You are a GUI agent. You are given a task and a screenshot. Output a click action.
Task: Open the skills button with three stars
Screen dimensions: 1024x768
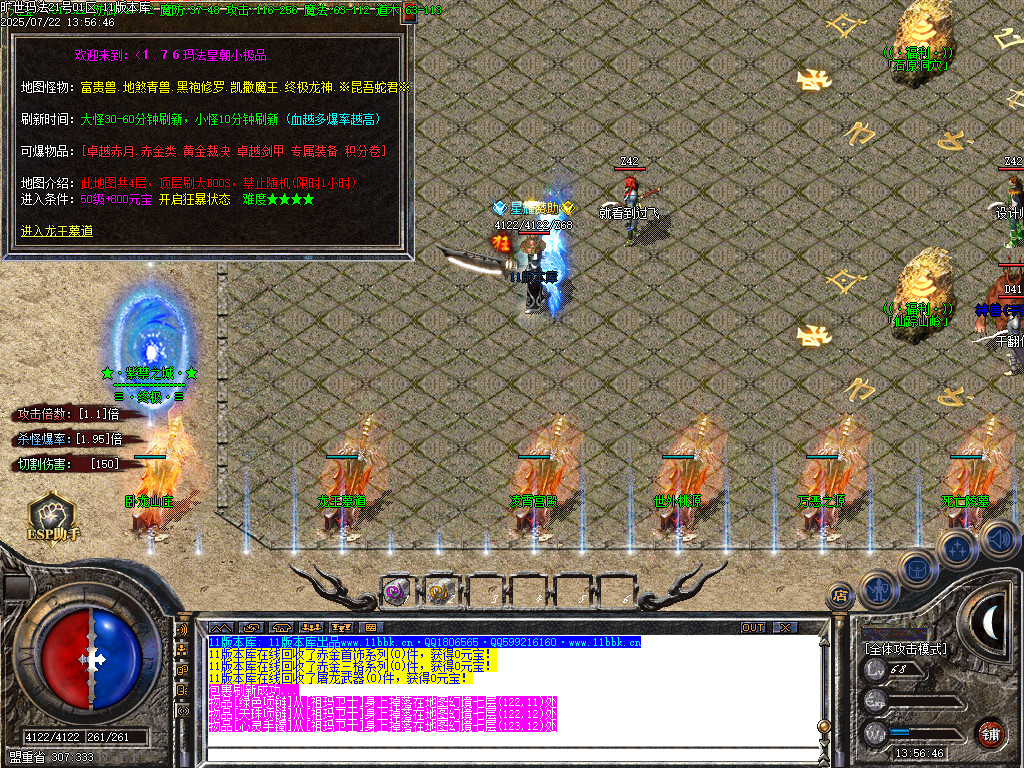click(957, 548)
